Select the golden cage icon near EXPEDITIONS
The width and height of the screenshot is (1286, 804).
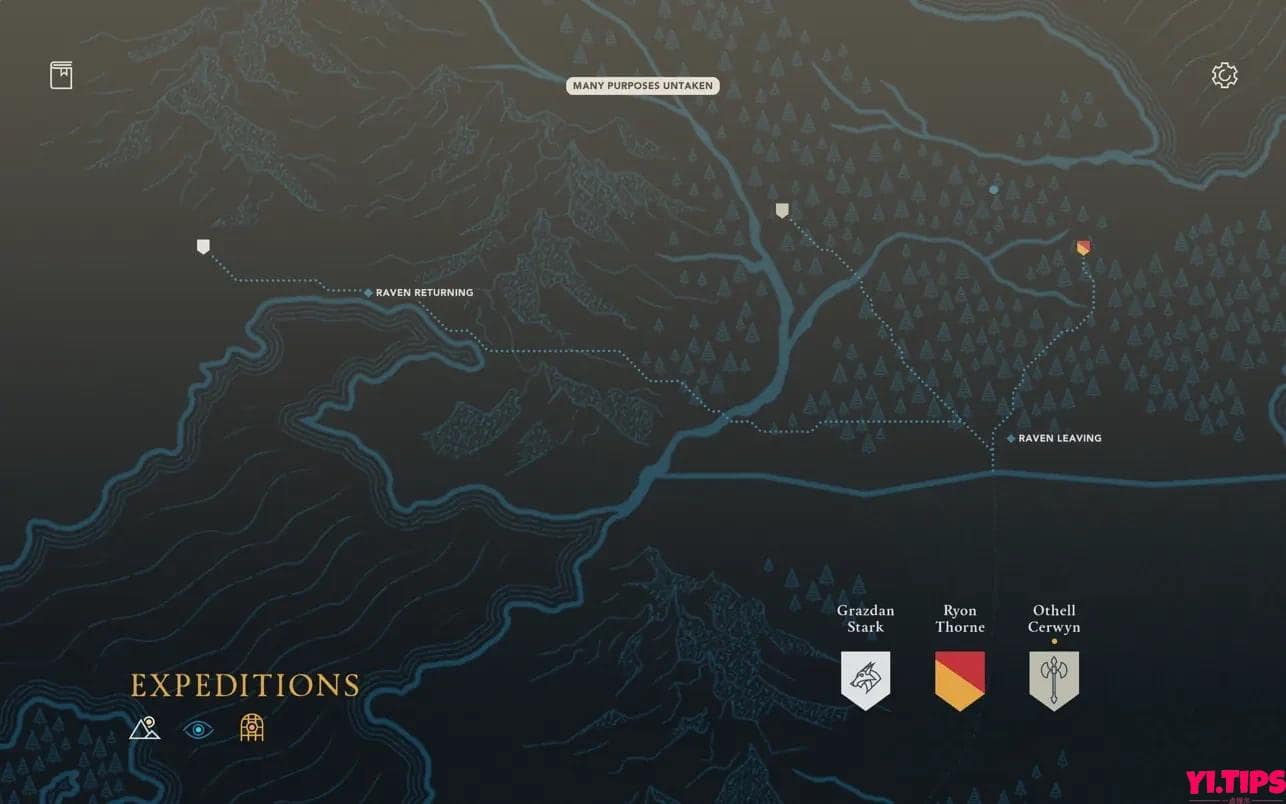[251, 728]
